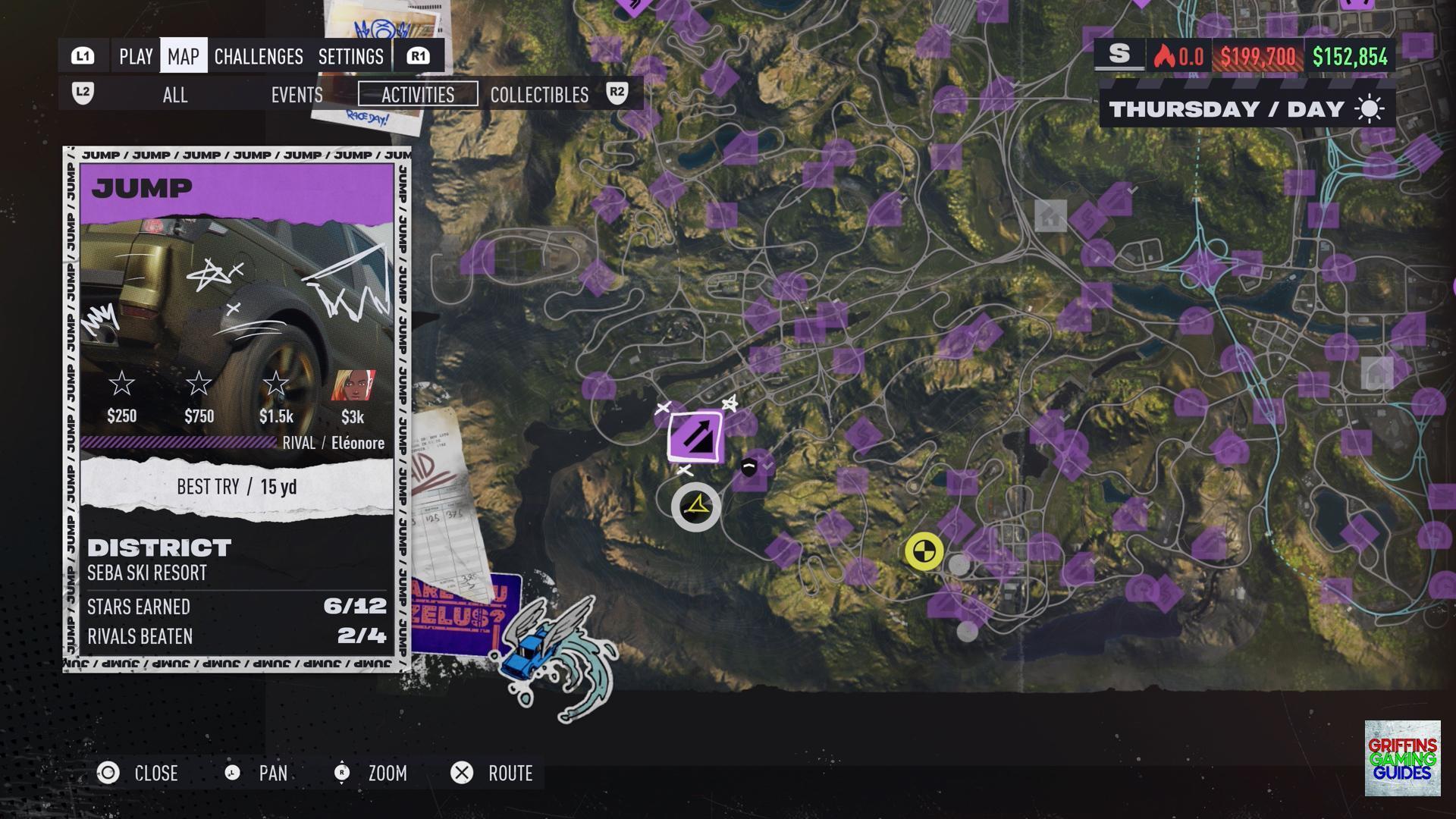1456x819 pixels.
Task: Select the highlighted Jump activity marker
Action: [695, 436]
